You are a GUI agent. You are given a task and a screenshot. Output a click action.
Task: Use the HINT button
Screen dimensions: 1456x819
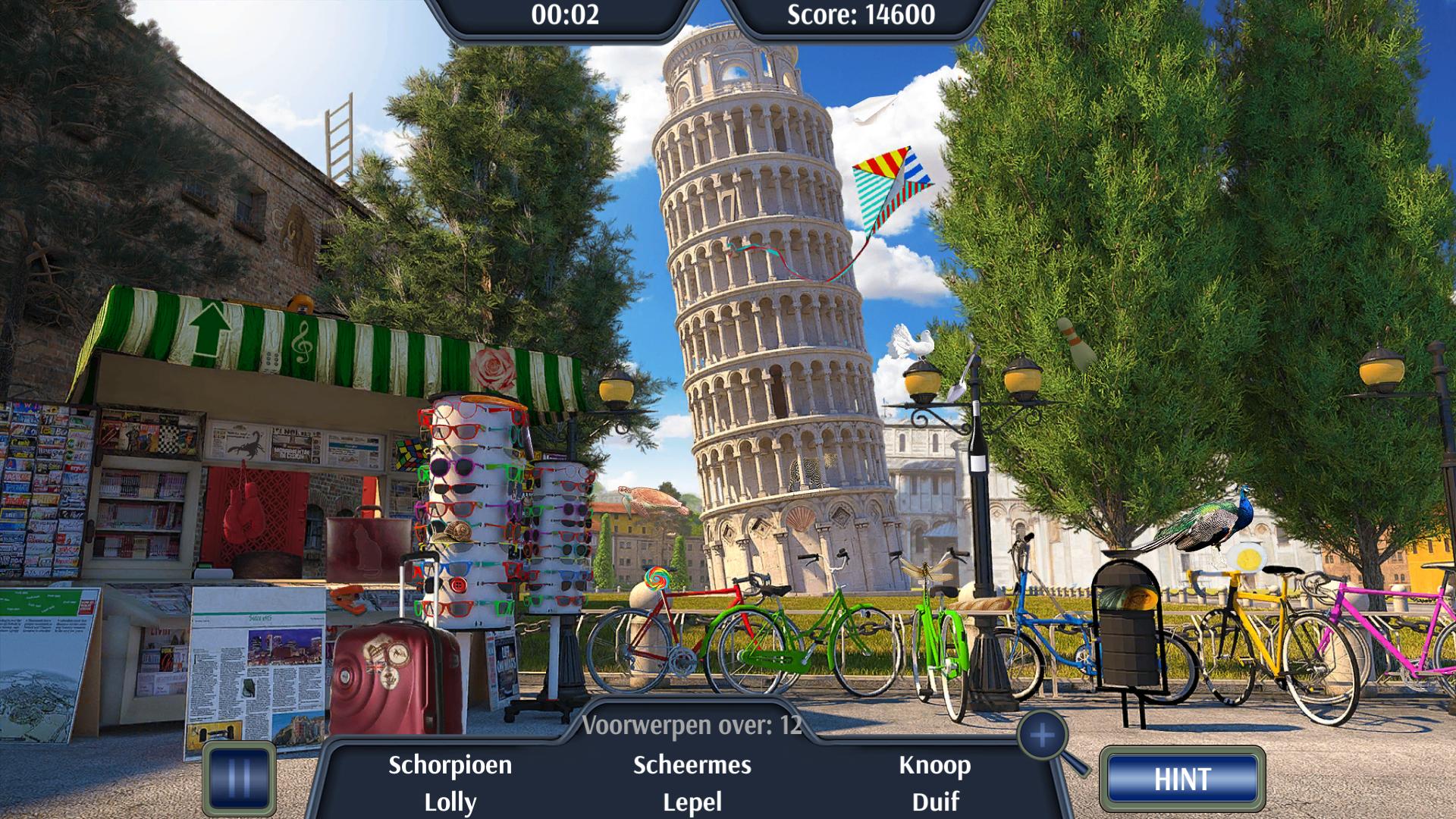pos(1182,780)
